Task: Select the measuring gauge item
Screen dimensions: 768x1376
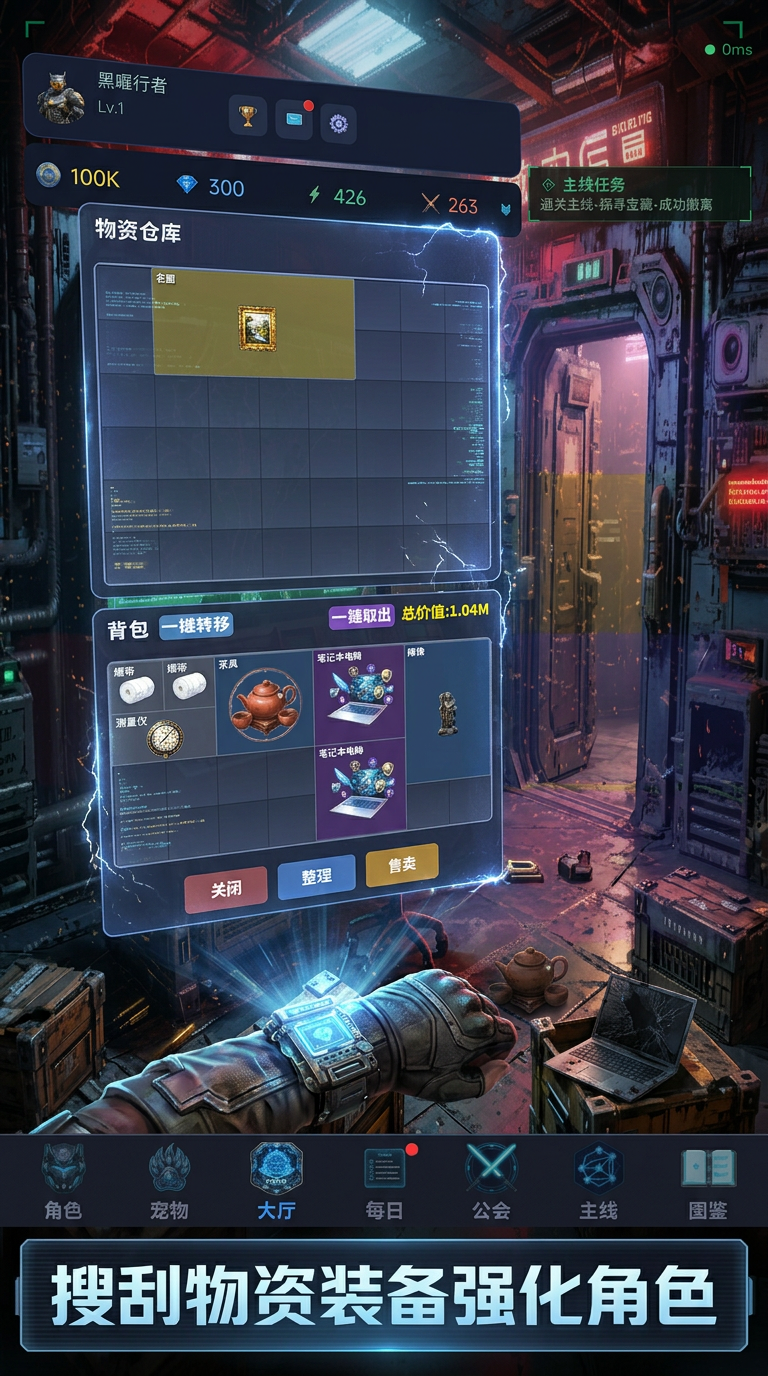Action: pyautogui.click(x=164, y=737)
